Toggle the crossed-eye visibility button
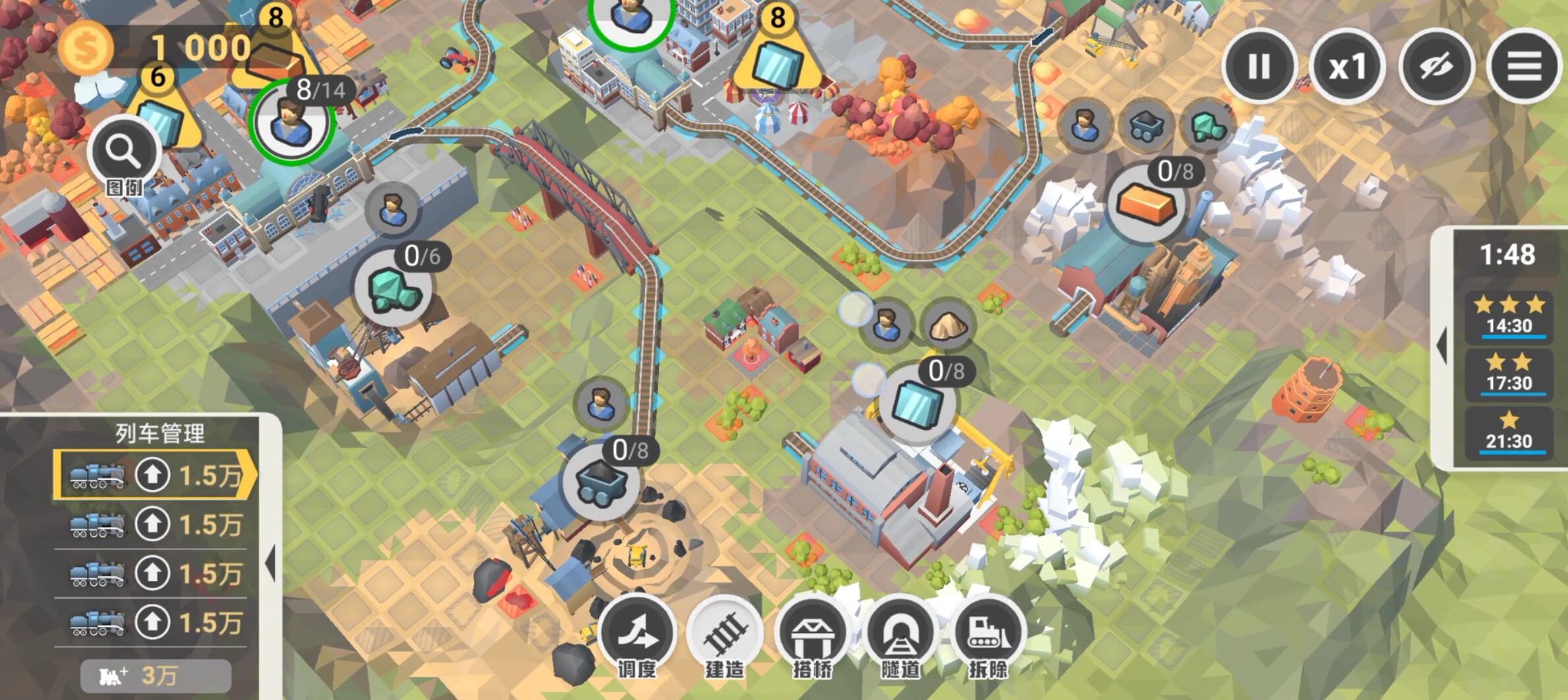Image resolution: width=1568 pixels, height=700 pixels. click(x=1436, y=66)
